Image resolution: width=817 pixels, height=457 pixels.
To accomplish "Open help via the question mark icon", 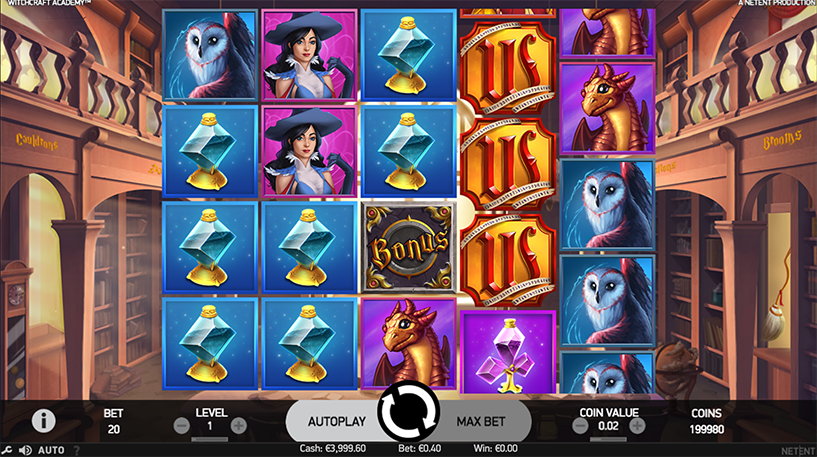I will [76, 450].
